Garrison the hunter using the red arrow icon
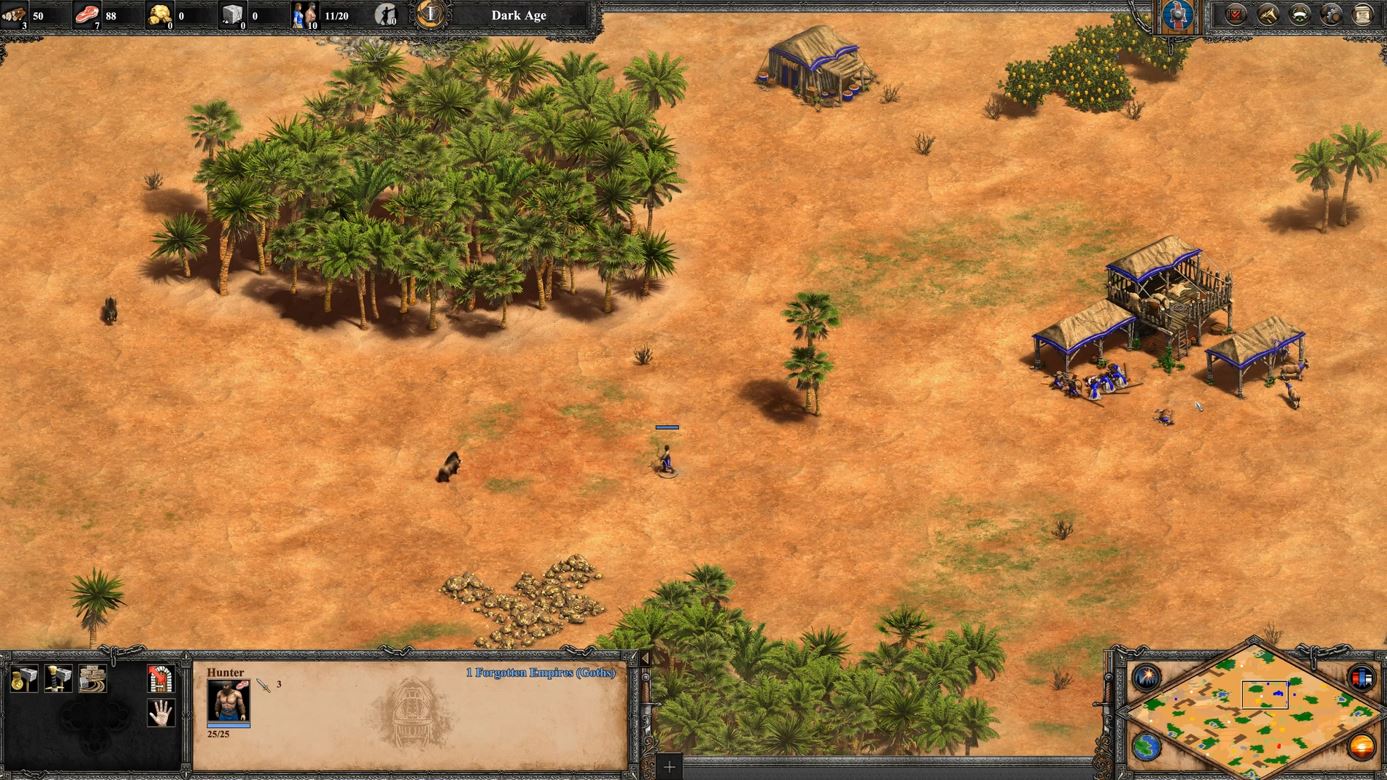The width and height of the screenshot is (1387, 780). (161, 679)
